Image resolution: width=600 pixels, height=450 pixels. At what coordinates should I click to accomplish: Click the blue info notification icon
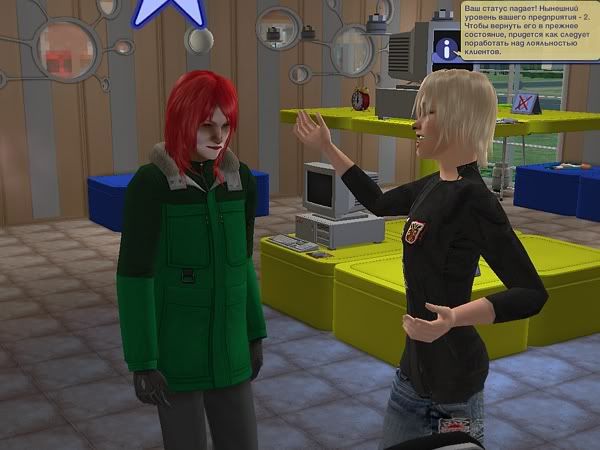click(x=445, y=47)
